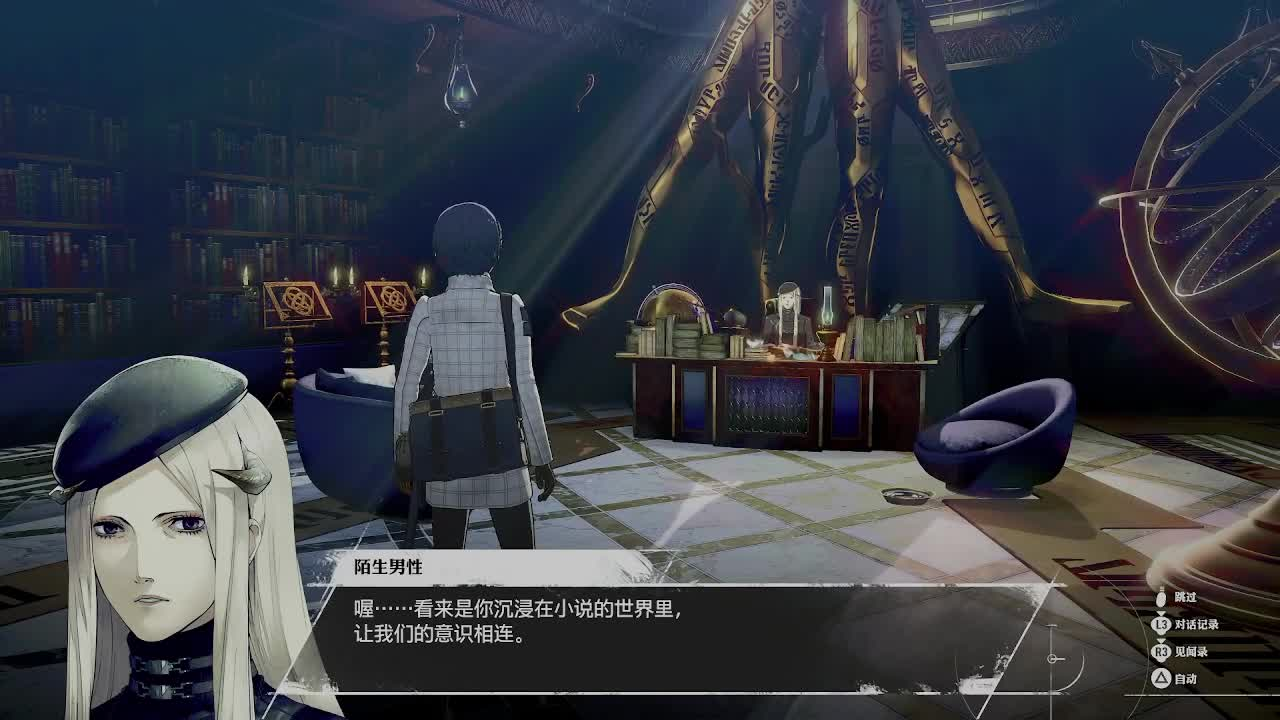Expand the arrow above the R3 prompt
Image resolution: width=1280 pixels, height=720 pixels.
(x=1161, y=641)
